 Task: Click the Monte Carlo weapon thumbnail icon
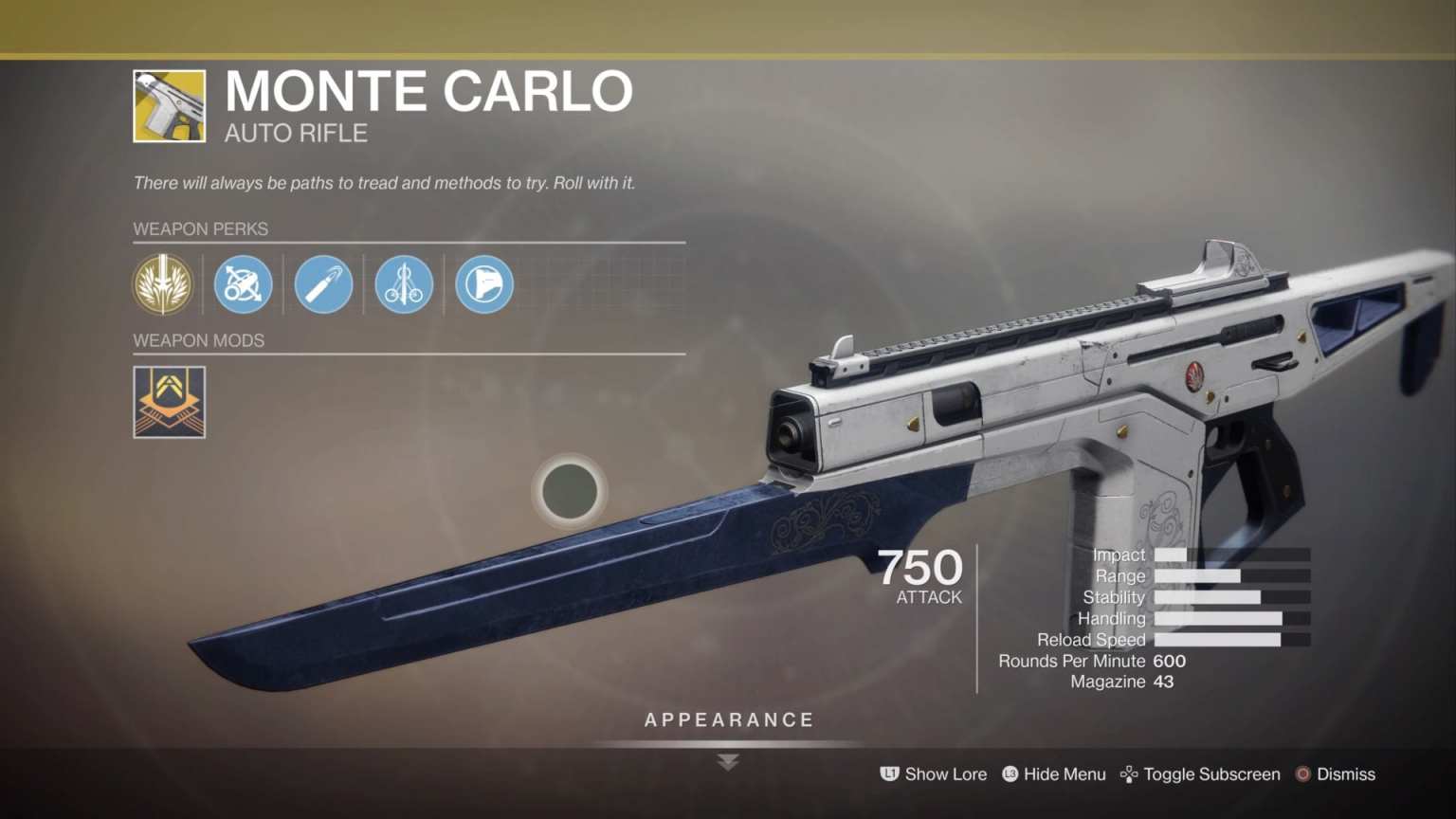coord(169,104)
